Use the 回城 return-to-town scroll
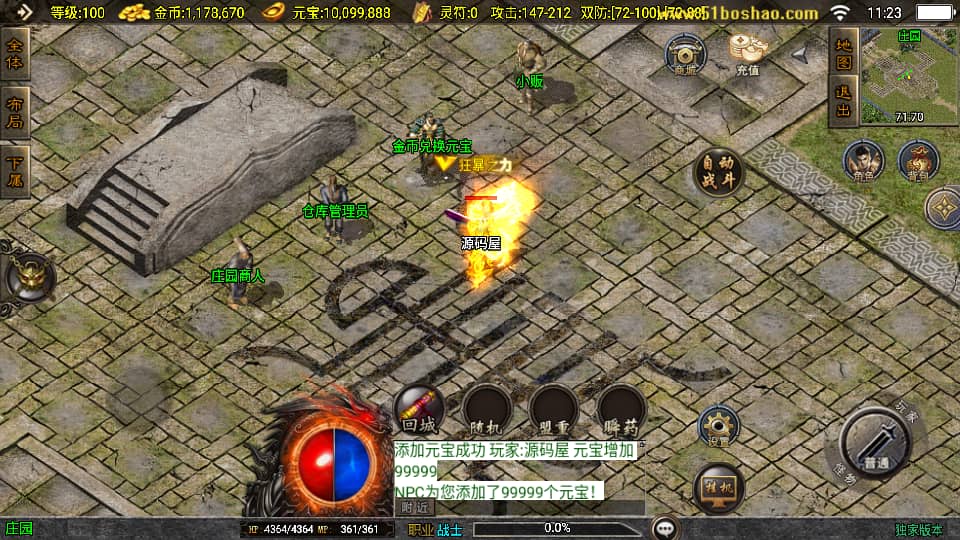The height and width of the screenshot is (540, 960). point(419,408)
